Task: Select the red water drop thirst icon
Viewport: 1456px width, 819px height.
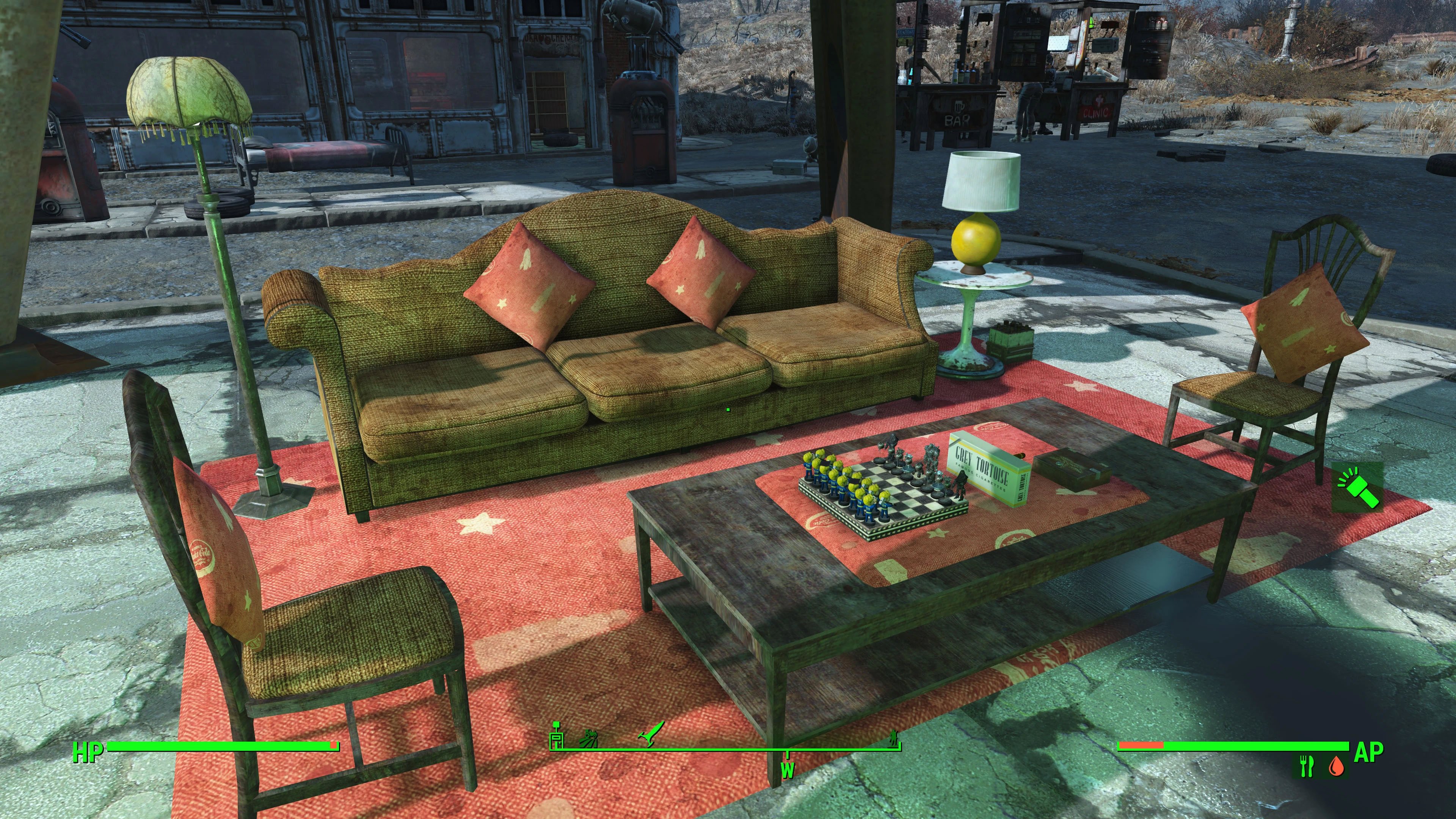Action: [1337, 767]
